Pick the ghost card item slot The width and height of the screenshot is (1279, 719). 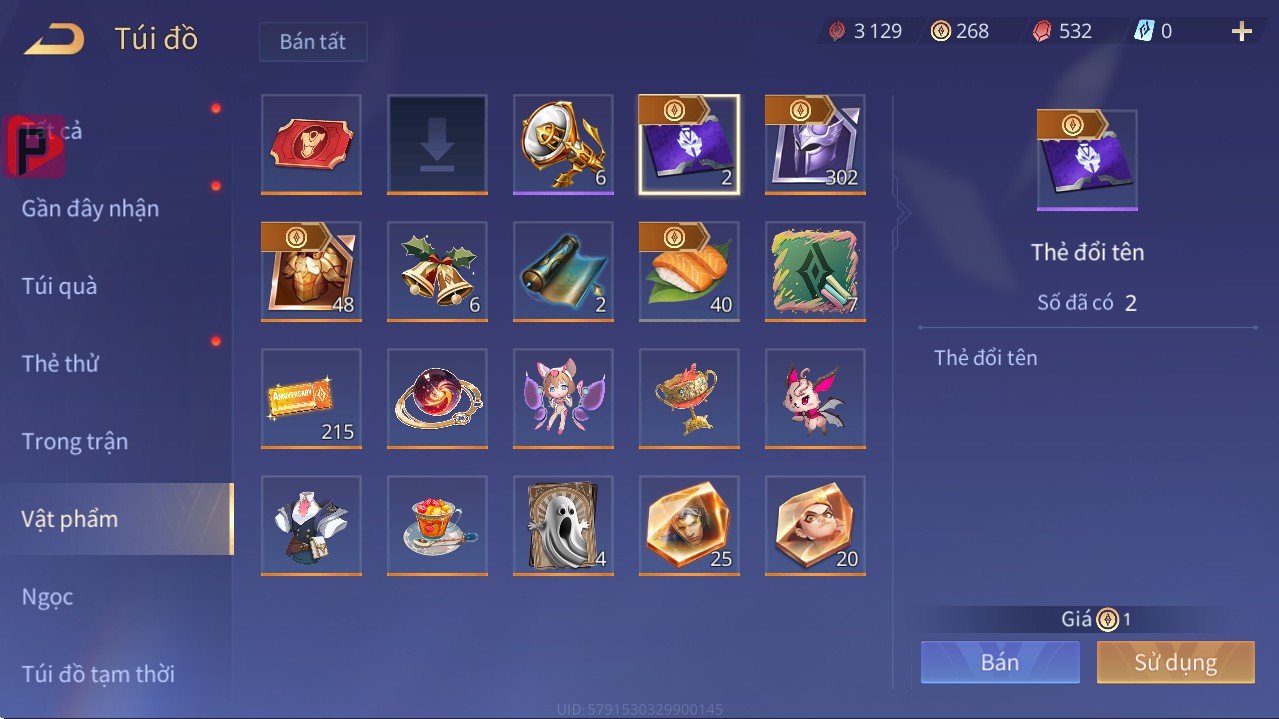(563, 525)
